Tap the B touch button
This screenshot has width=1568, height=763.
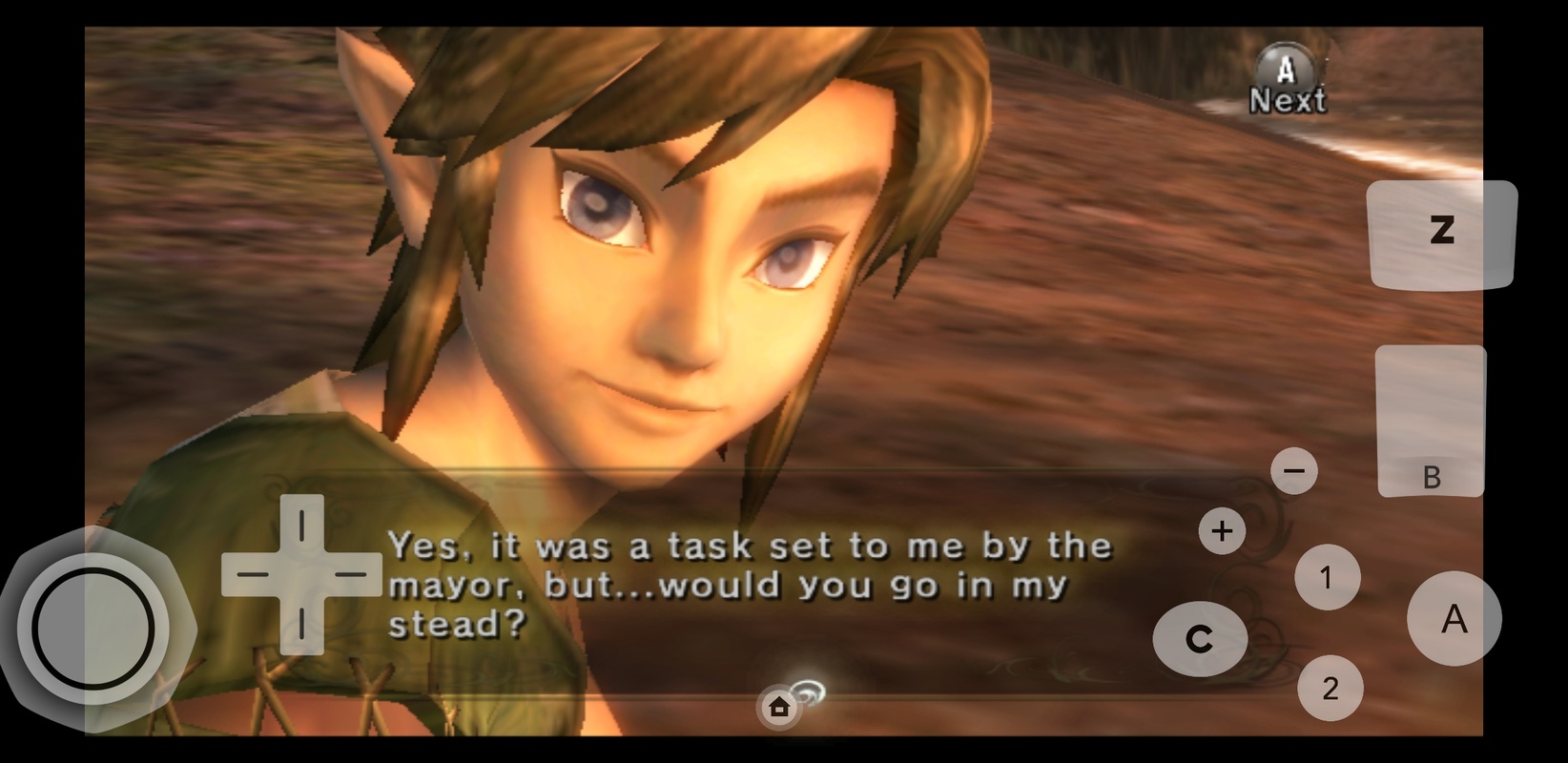(1431, 422)
